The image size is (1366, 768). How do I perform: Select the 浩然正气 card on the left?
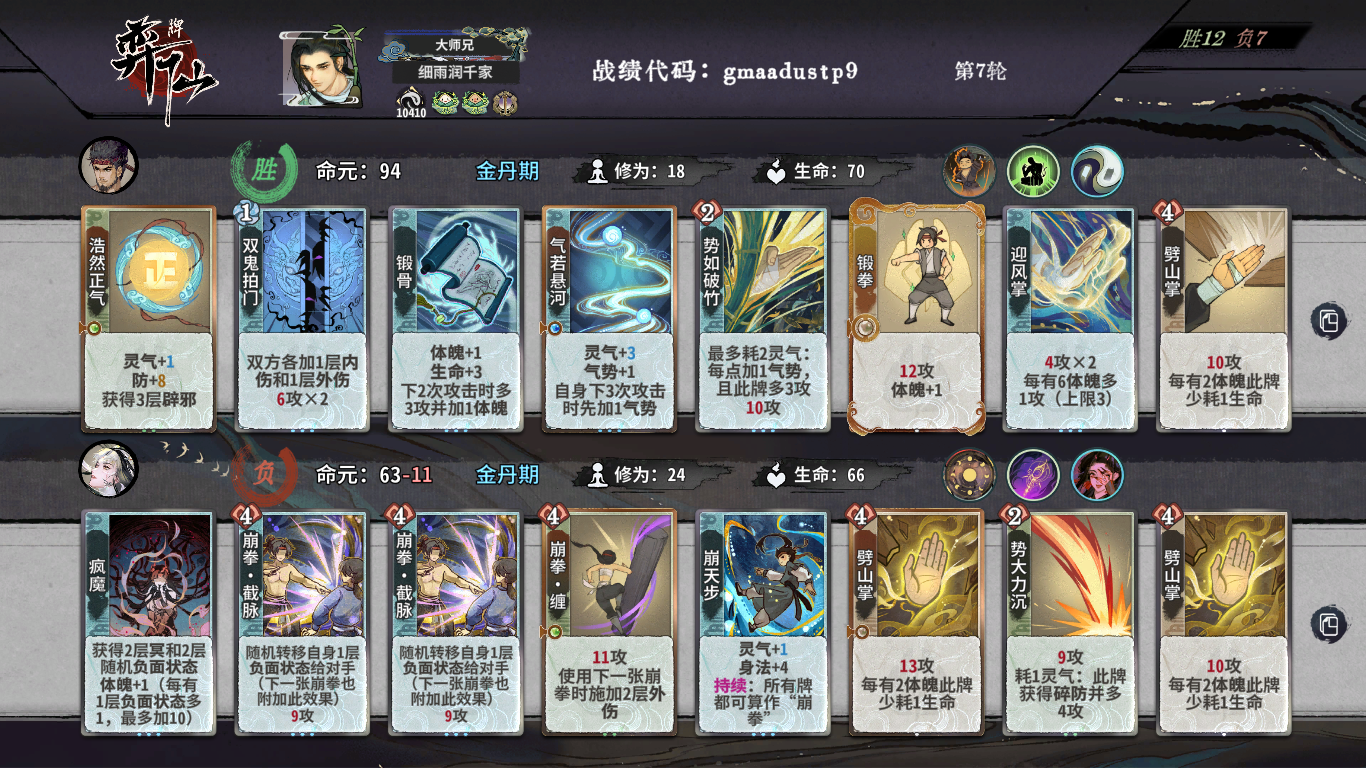click(x=147, y=318)
